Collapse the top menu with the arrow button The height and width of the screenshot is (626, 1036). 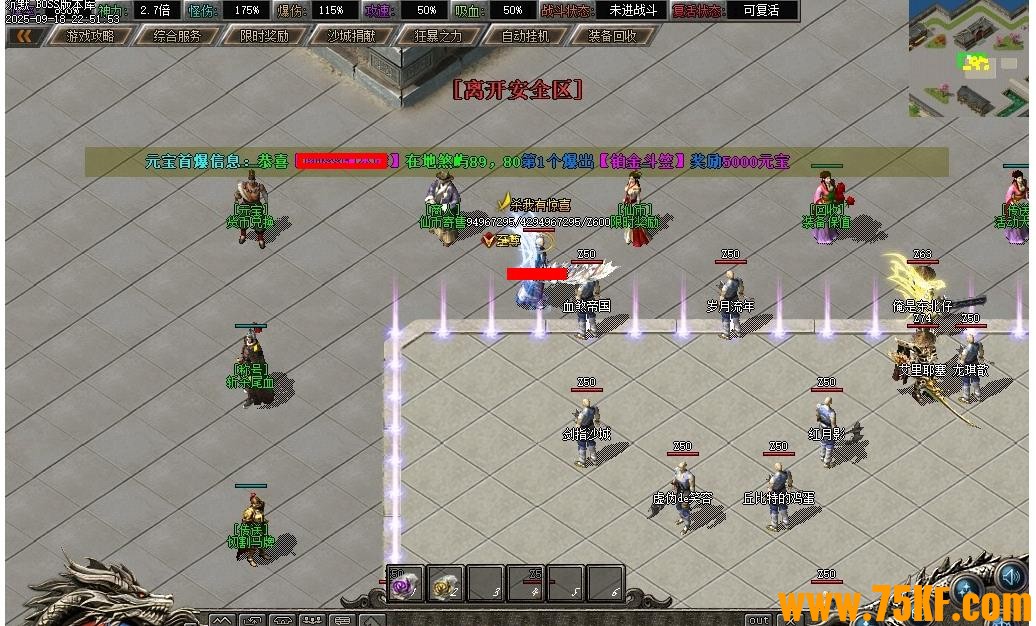(x=24, y=36)
